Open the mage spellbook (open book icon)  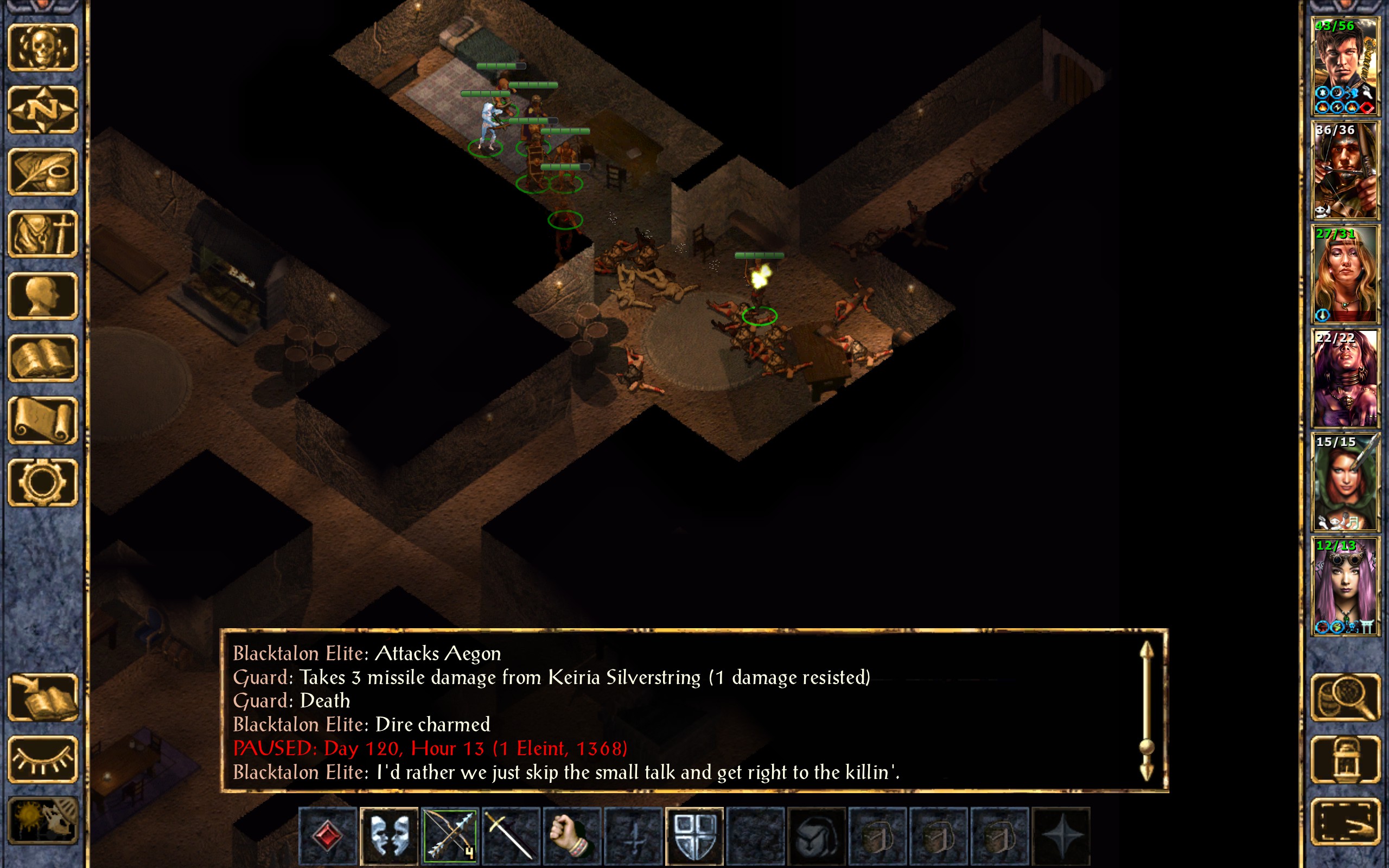click(43, 358)
